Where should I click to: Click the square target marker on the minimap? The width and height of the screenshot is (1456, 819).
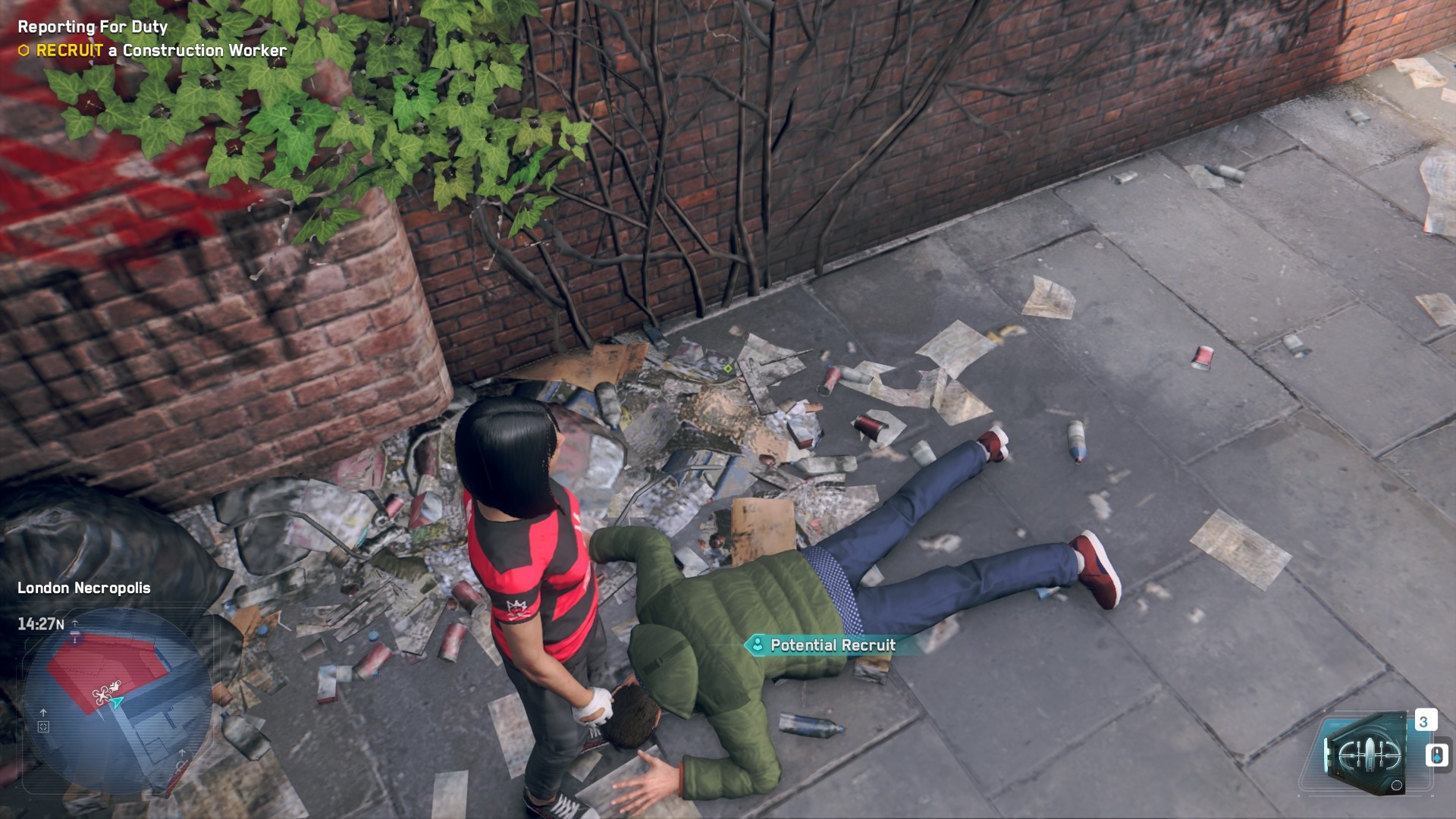[x=43, y=726]
